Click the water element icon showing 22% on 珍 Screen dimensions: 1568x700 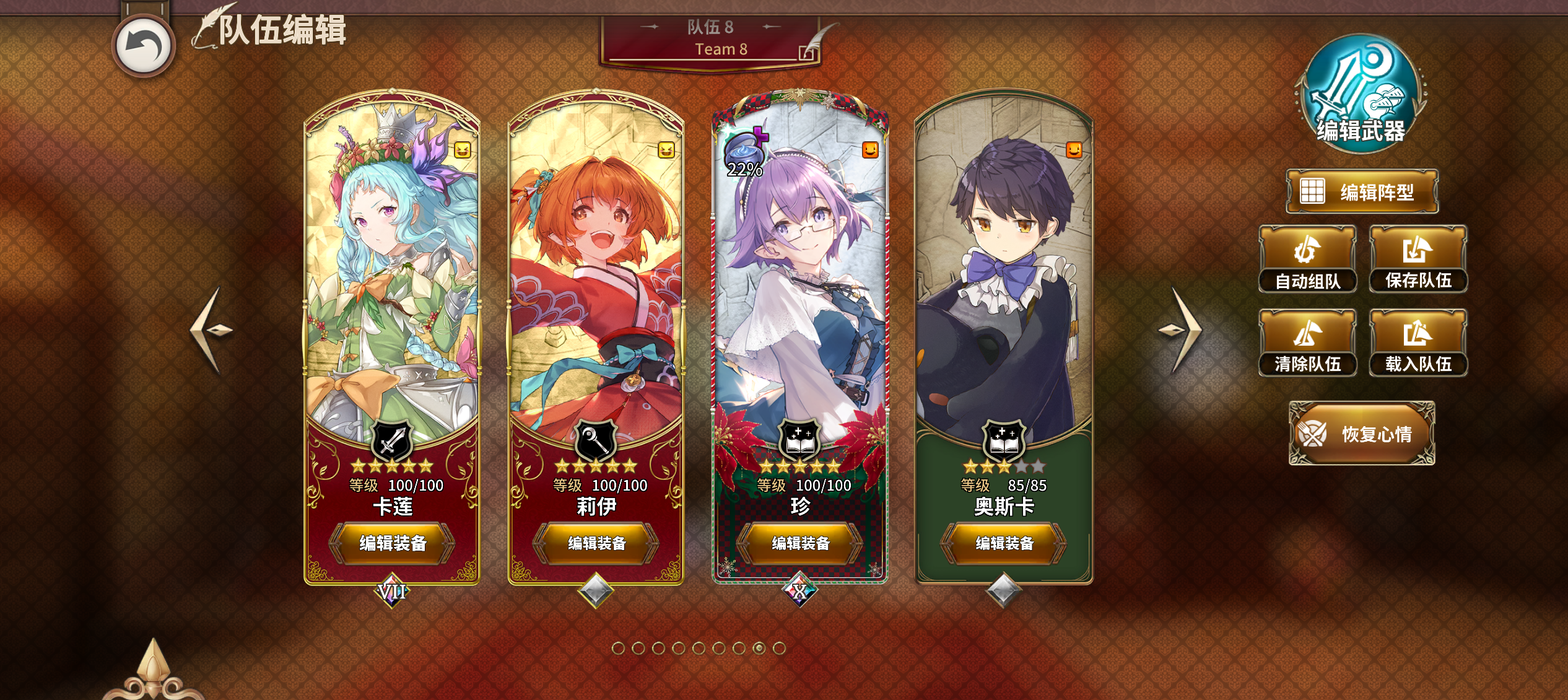click(x=745, y=149)
